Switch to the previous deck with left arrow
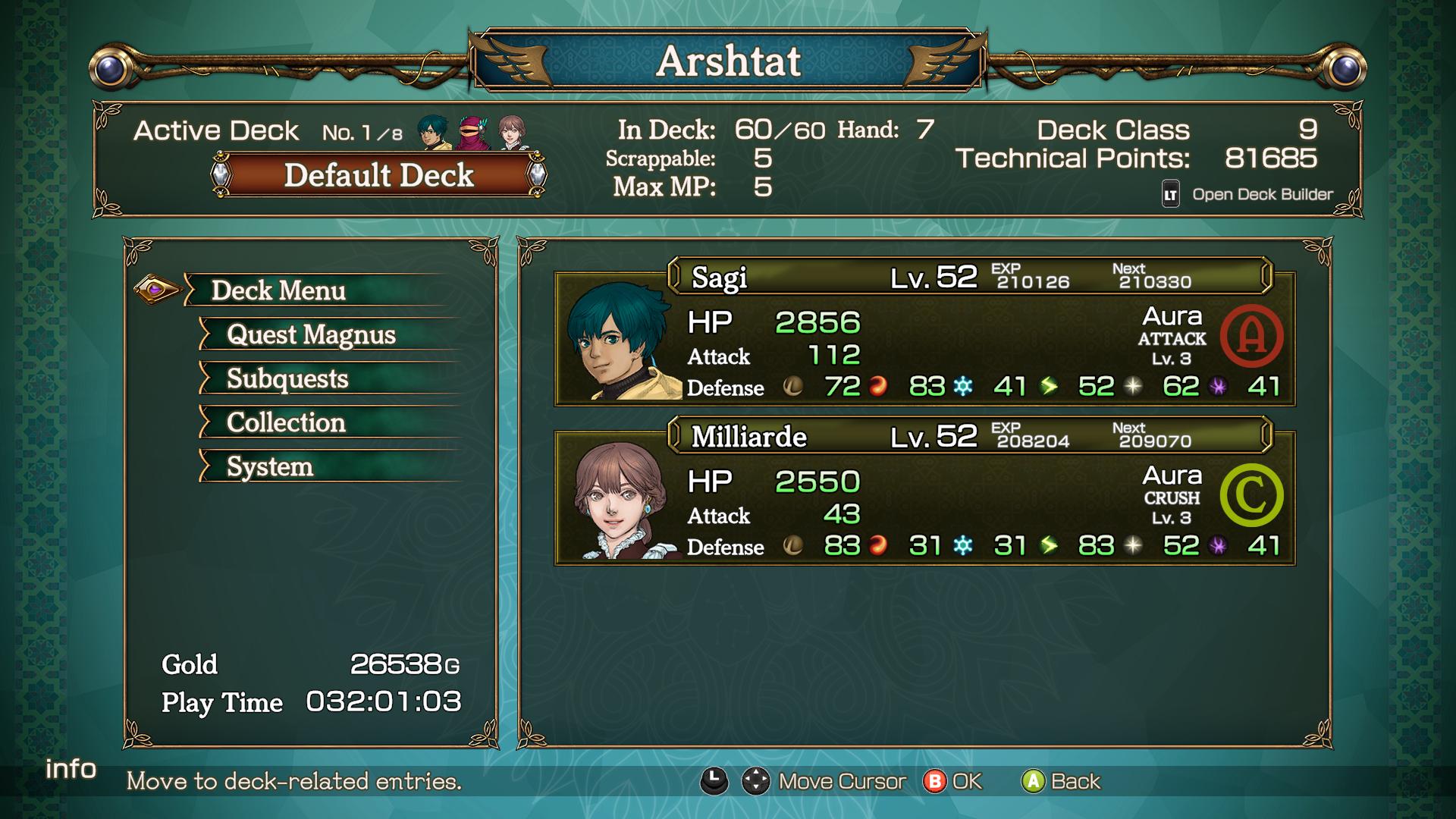1456x819 pixels. click(221, 174)
